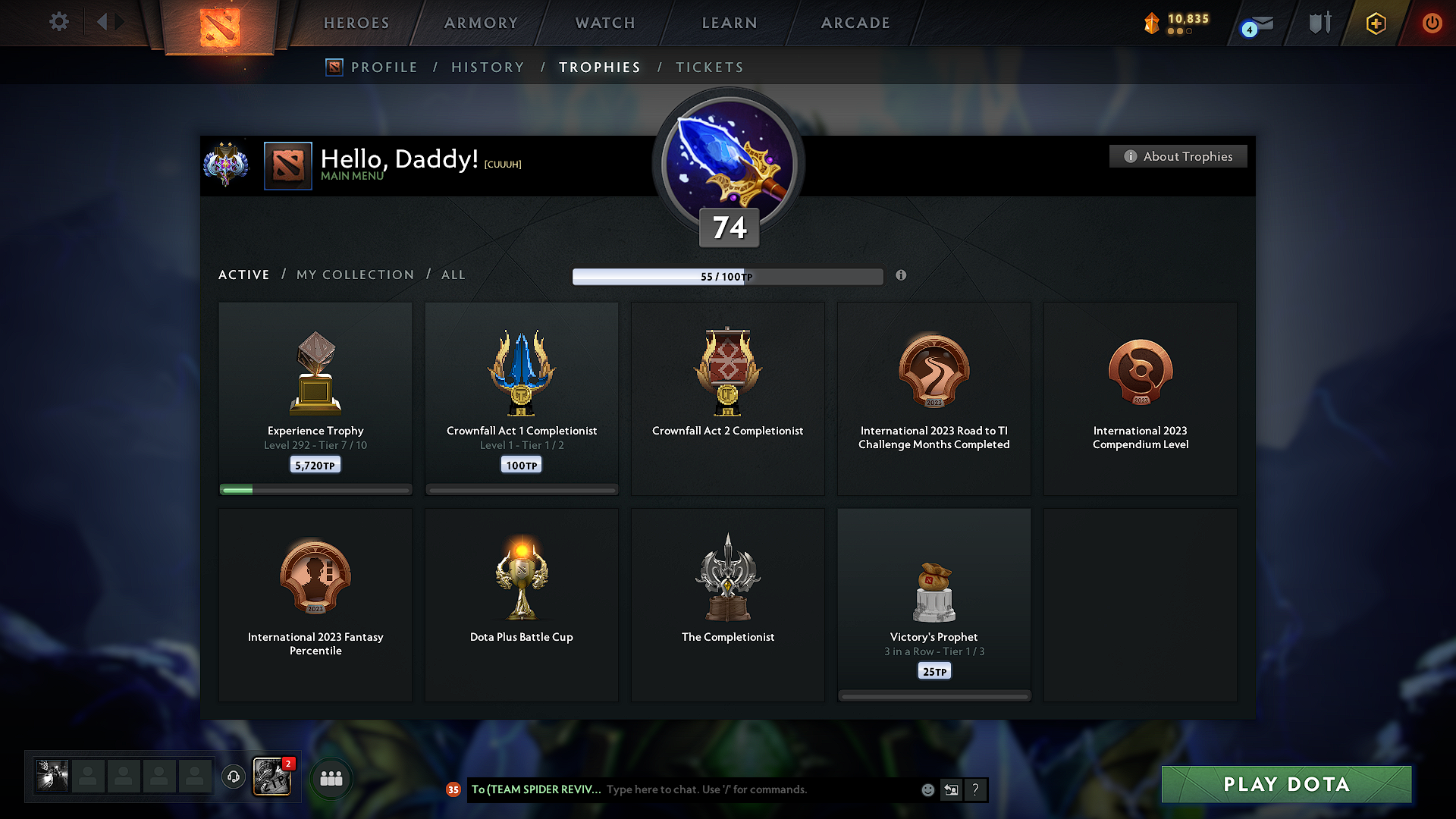Click the 55/100 TP progress bar
Screen dimensions: 1456x819
728,276
